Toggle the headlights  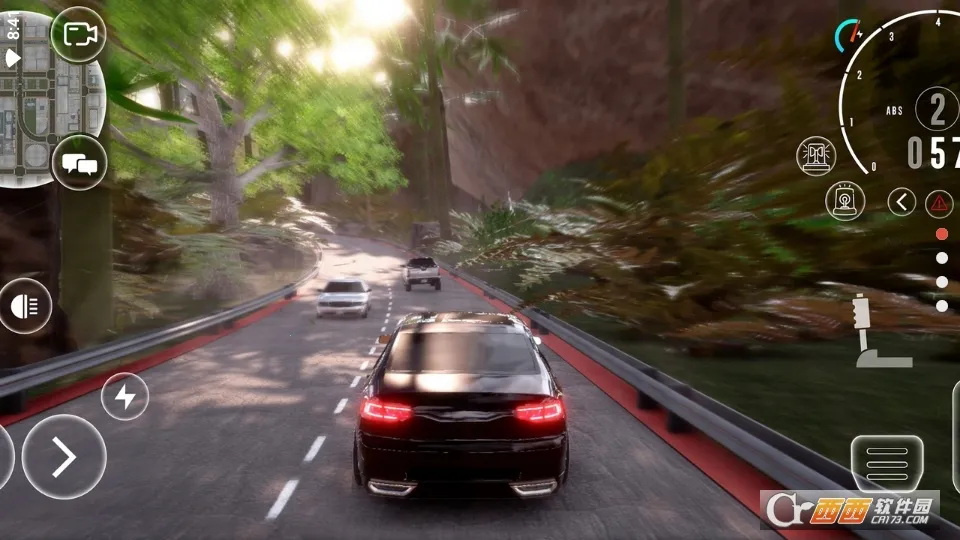tap(25, 307)
